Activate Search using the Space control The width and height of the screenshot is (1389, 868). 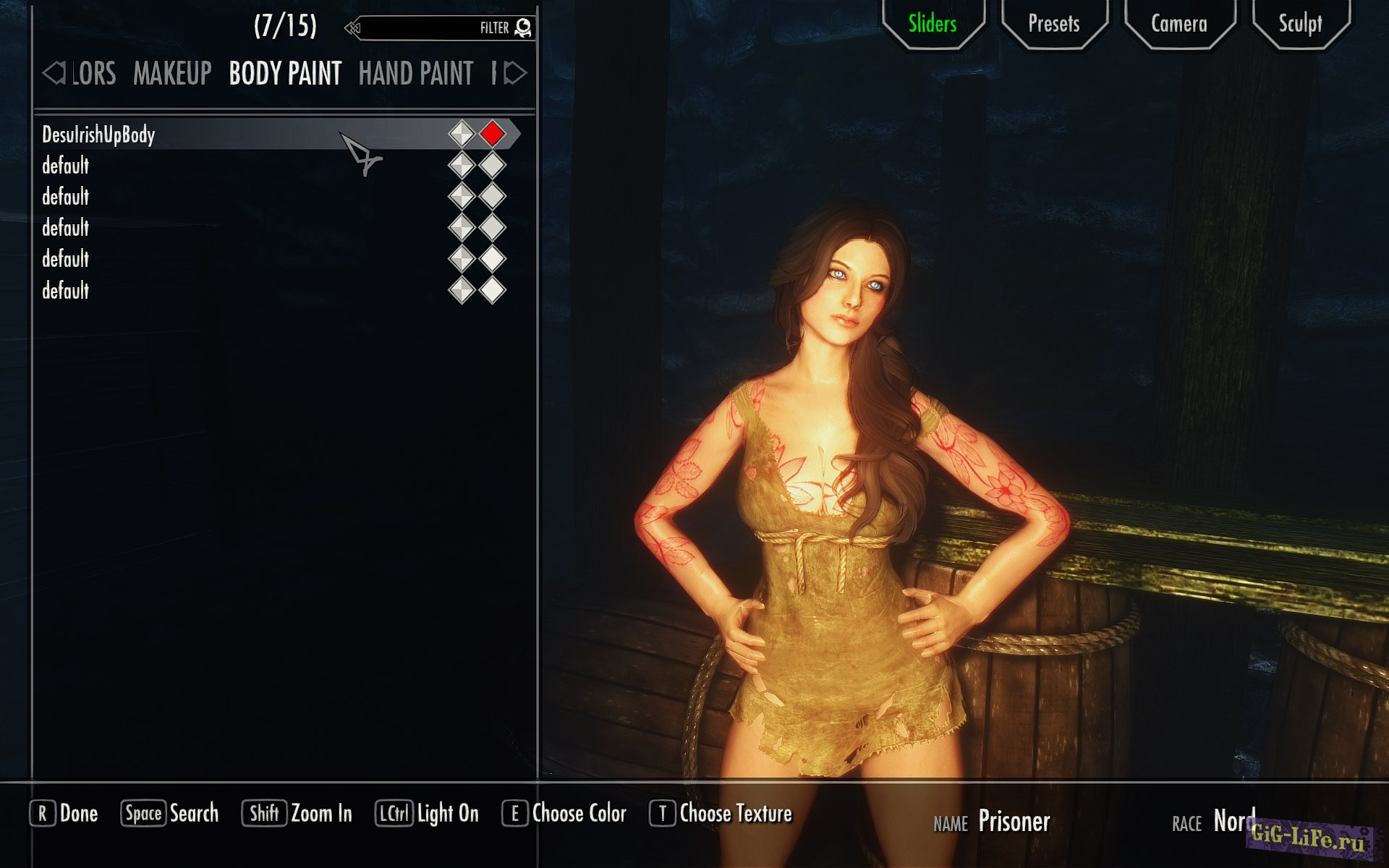170,814
